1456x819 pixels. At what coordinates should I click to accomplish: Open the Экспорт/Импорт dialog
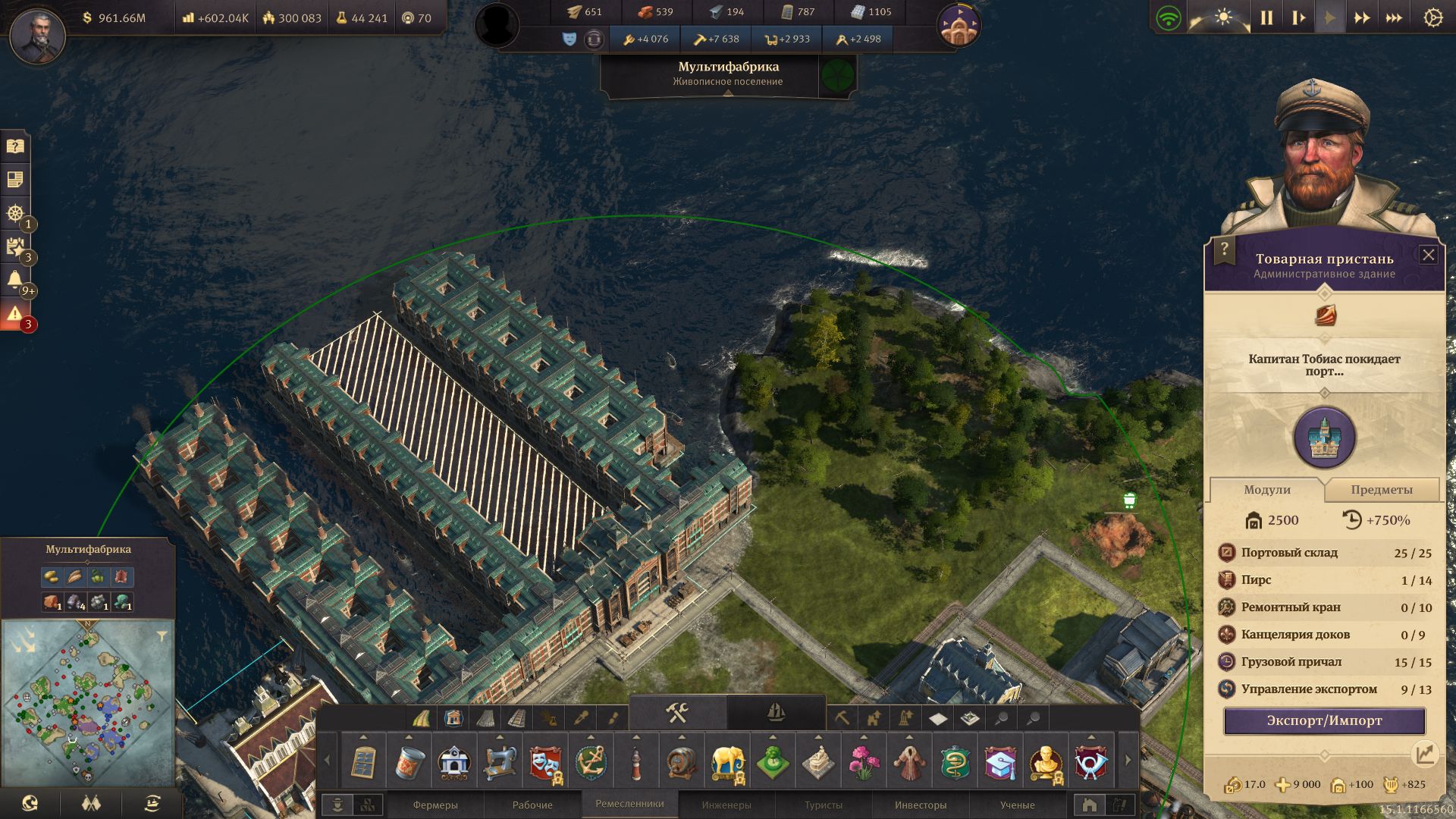tap(1324, 720)
